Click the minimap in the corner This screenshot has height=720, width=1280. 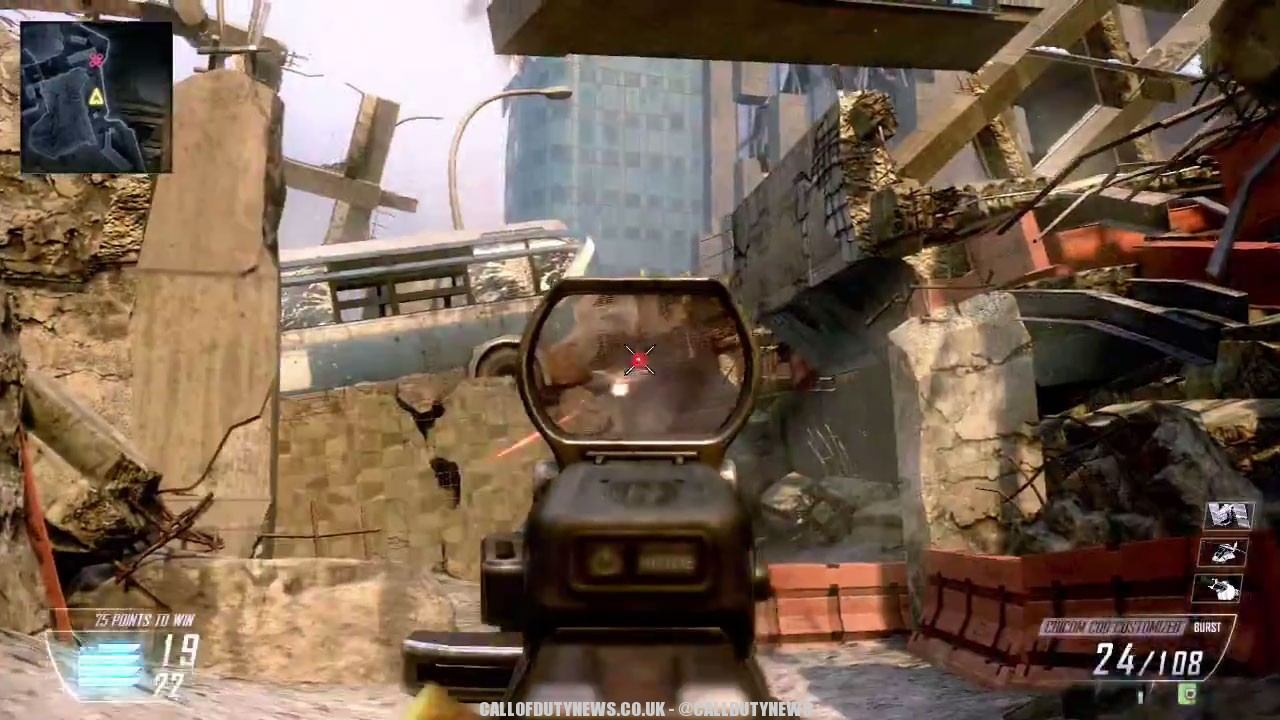tap(96, 97)
